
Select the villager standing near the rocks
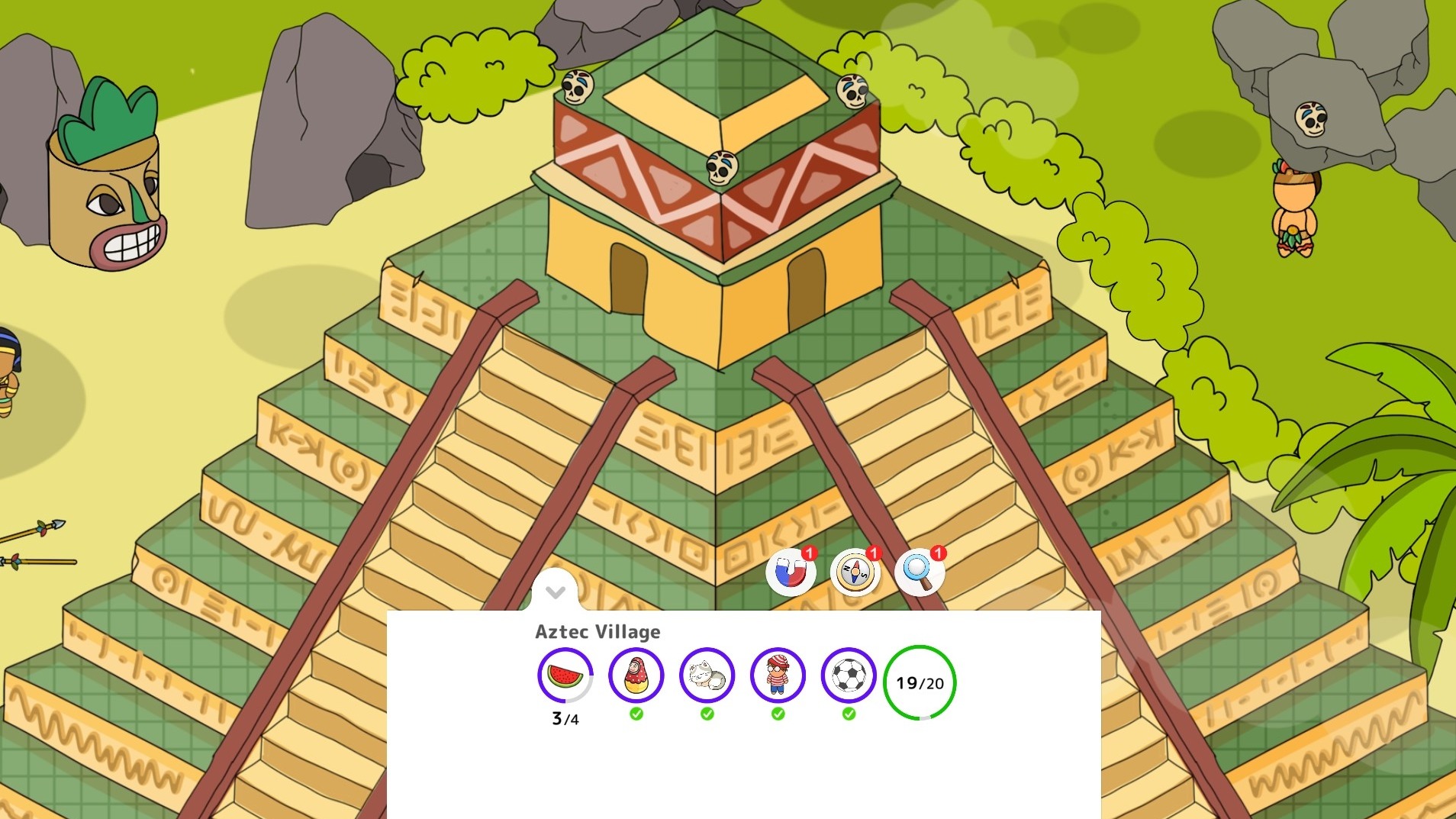(1294, 214)
